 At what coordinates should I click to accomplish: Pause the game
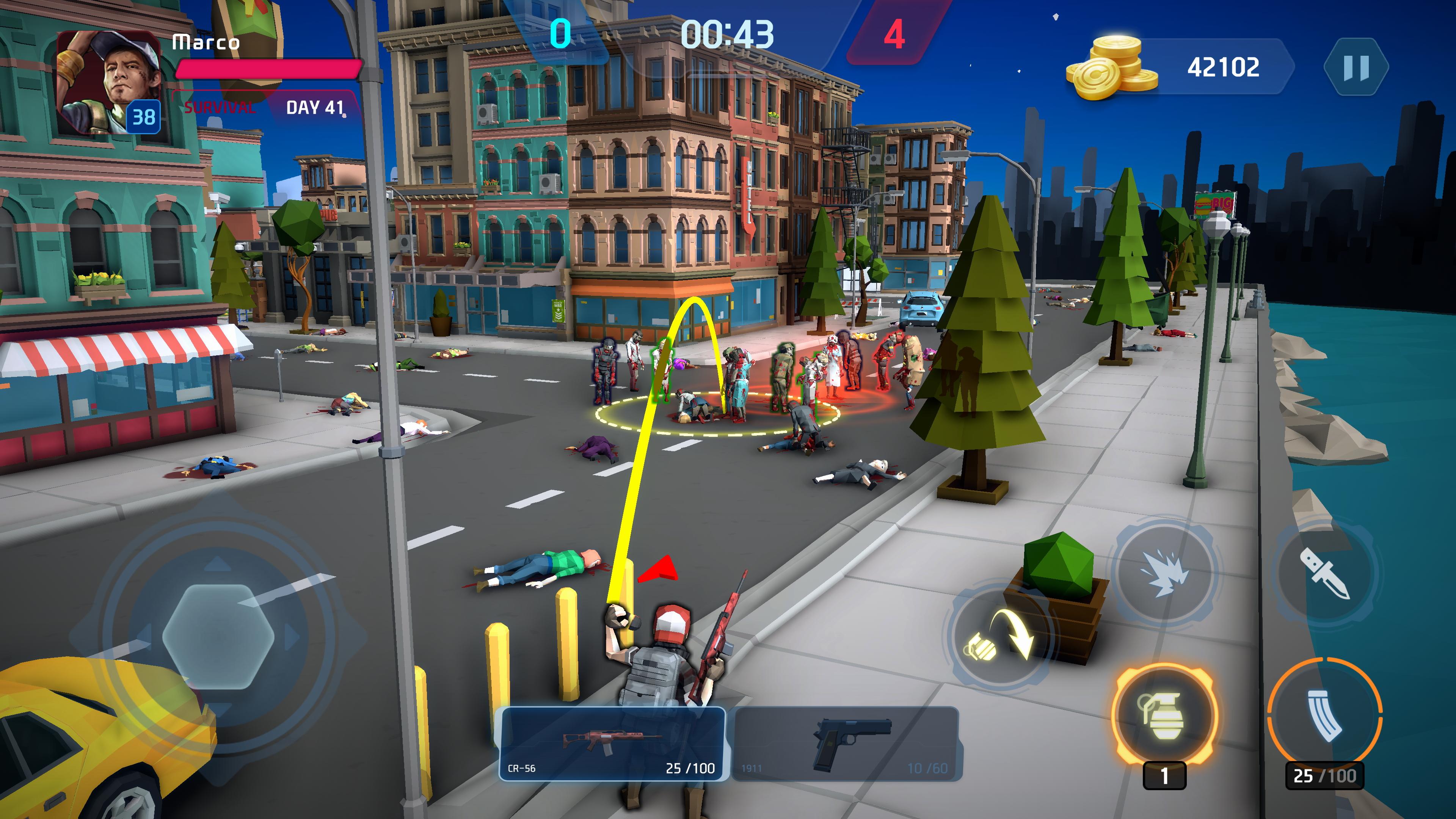click(x=1356, y=67)
